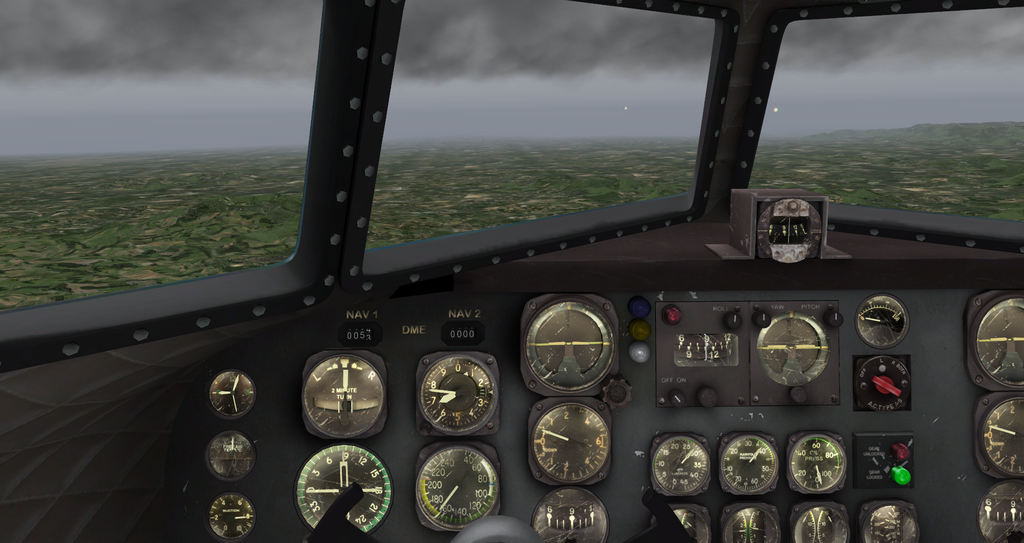Click the red magneto selector lever
Screen dimensions: 1024x543
[x=885, y=384]
